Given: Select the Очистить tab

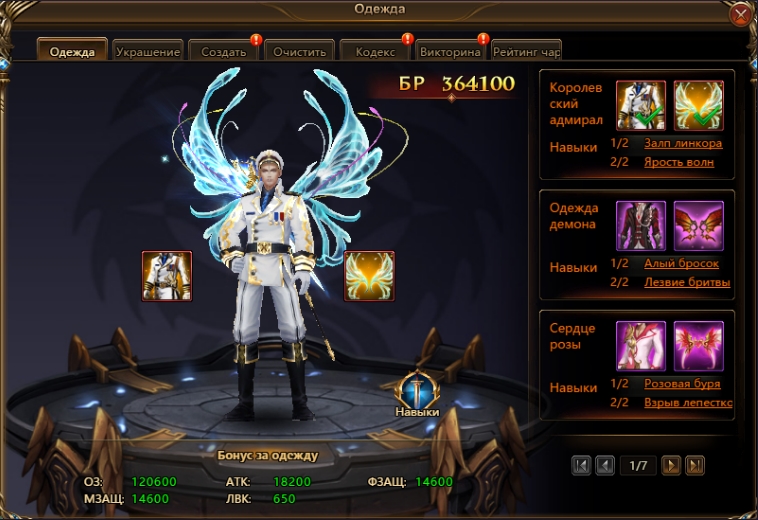Looking at the screenshot, I should [299, 51].
